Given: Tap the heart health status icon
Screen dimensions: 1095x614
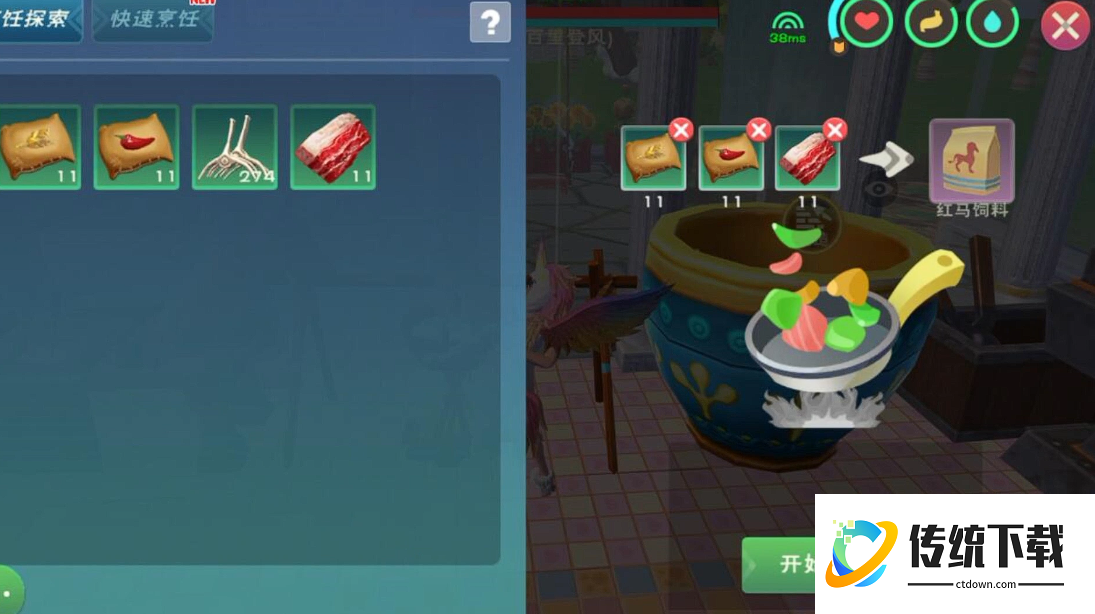Looking at the screenshot, I should tap(865, 24).
